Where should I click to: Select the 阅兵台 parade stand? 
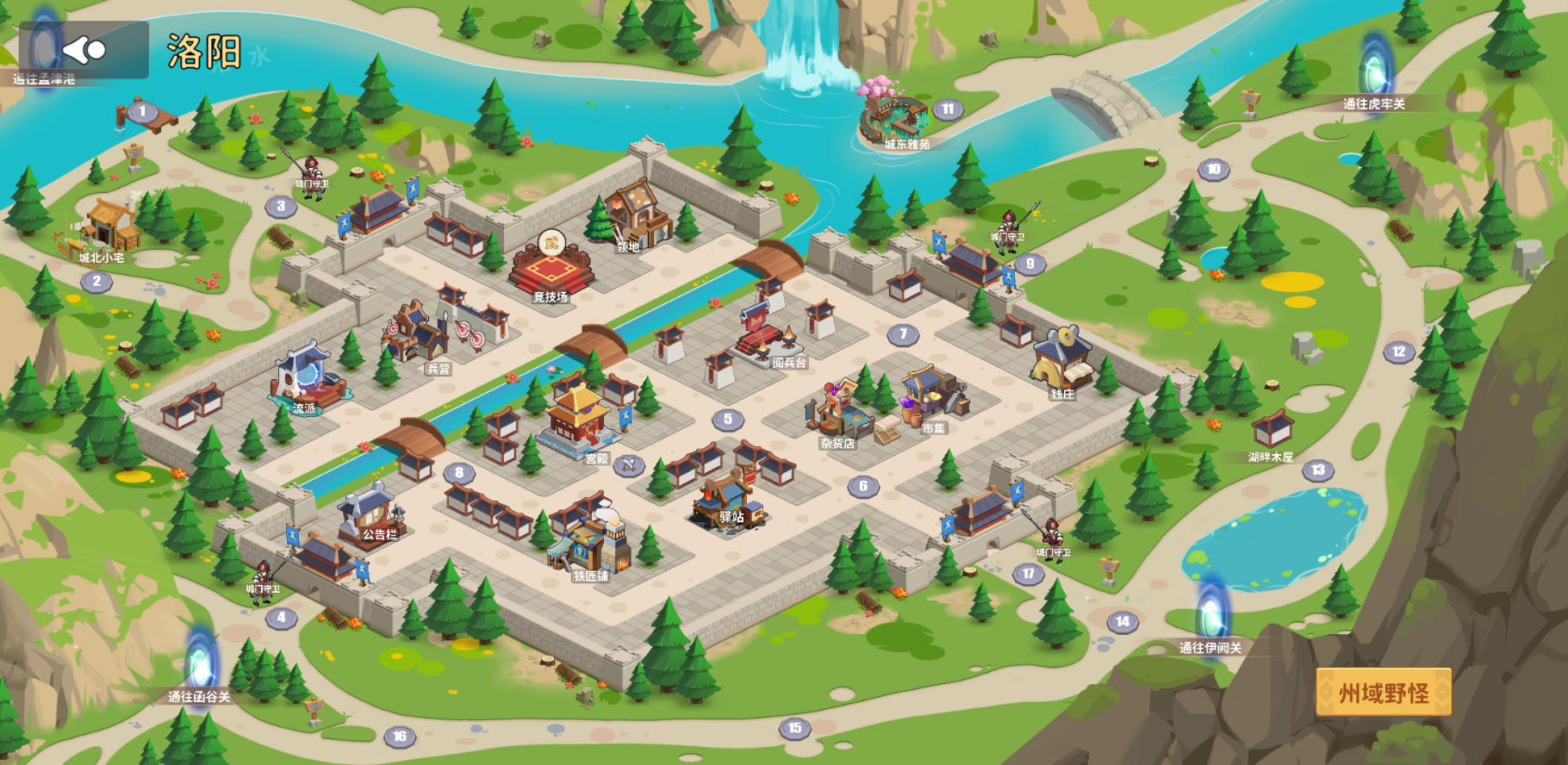pyautogui.click(x=766, y=336)
